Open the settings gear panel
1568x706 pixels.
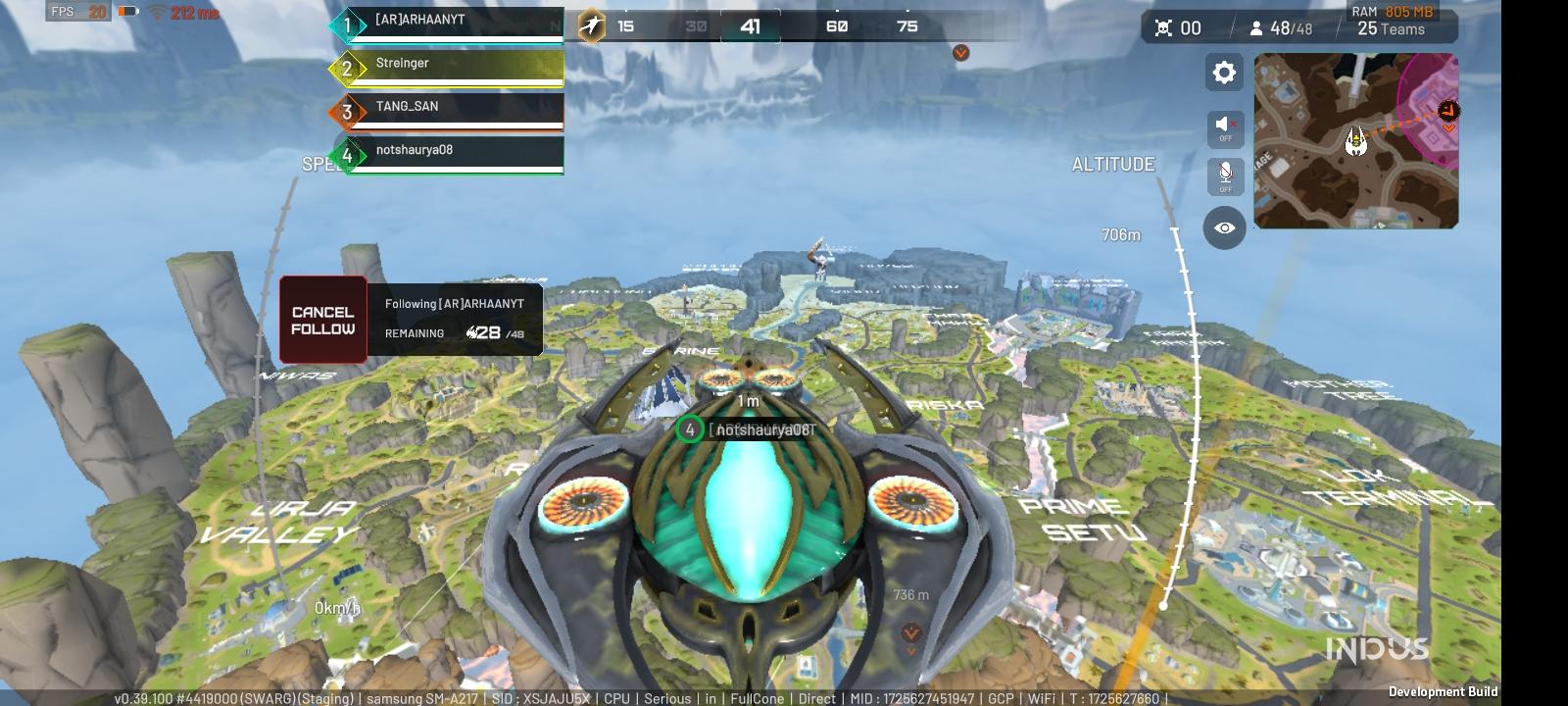point(1223,72)
